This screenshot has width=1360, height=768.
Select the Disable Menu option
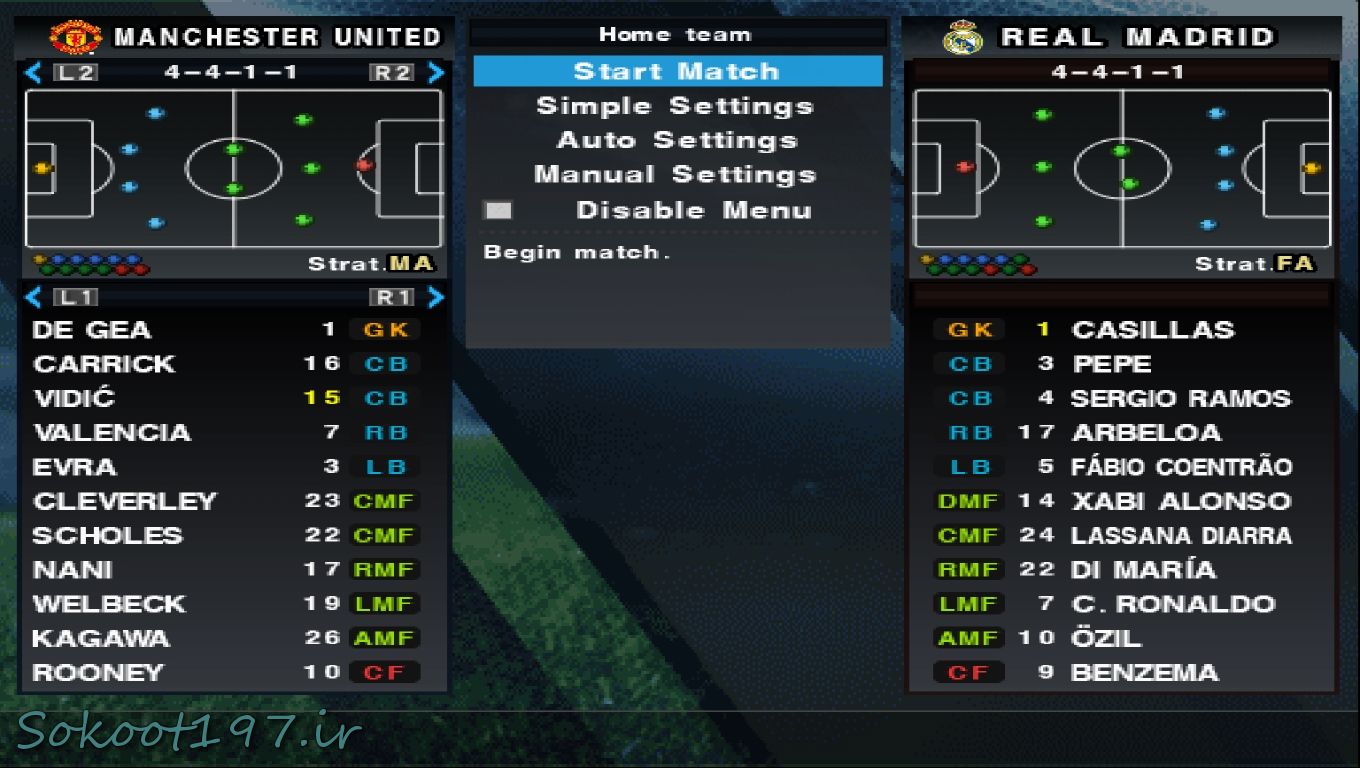693,210
